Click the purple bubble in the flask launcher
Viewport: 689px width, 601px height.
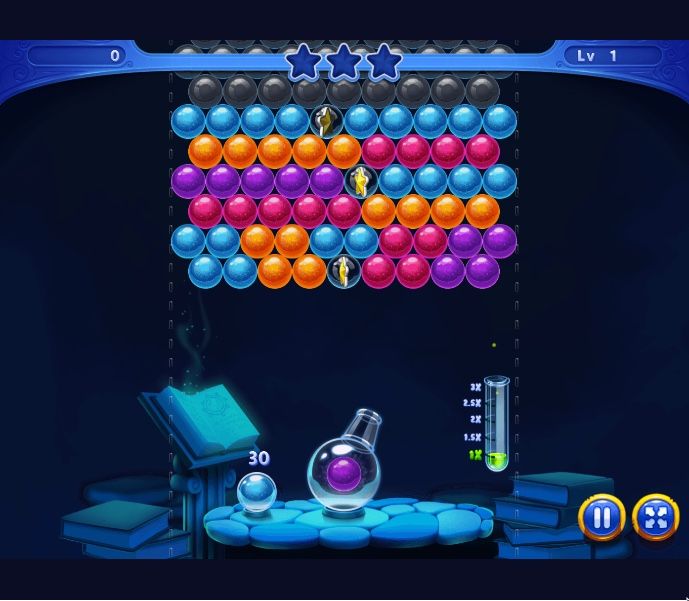pos(344,473)
